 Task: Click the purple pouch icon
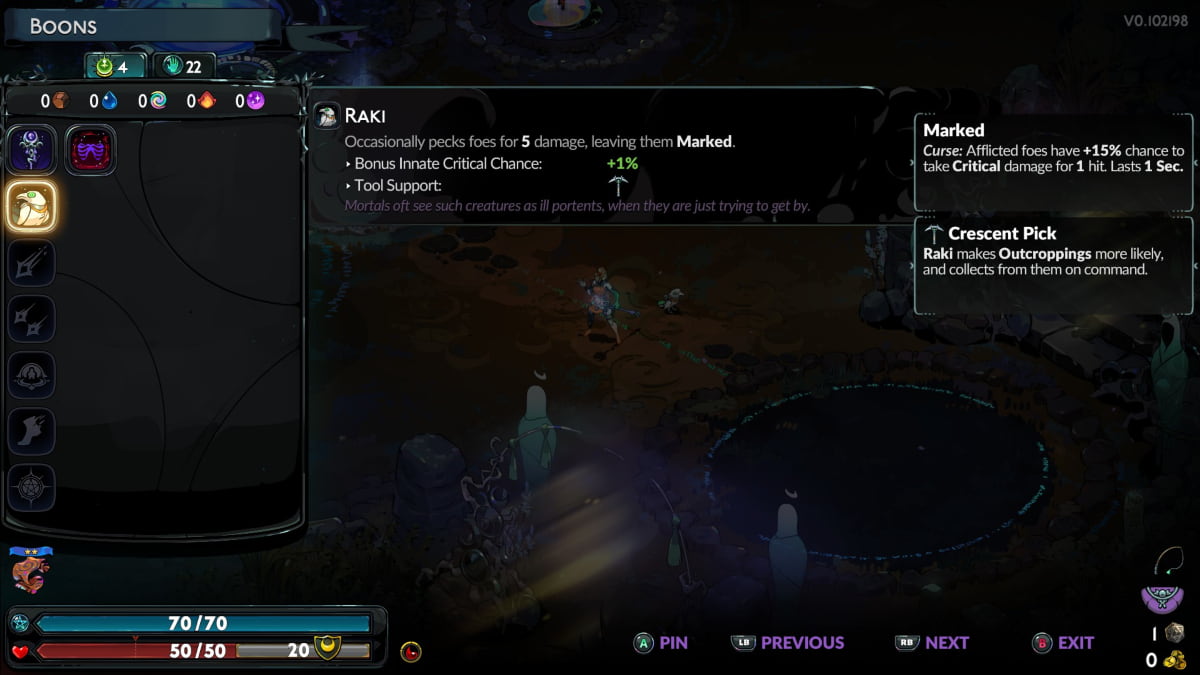point(1162,598)
